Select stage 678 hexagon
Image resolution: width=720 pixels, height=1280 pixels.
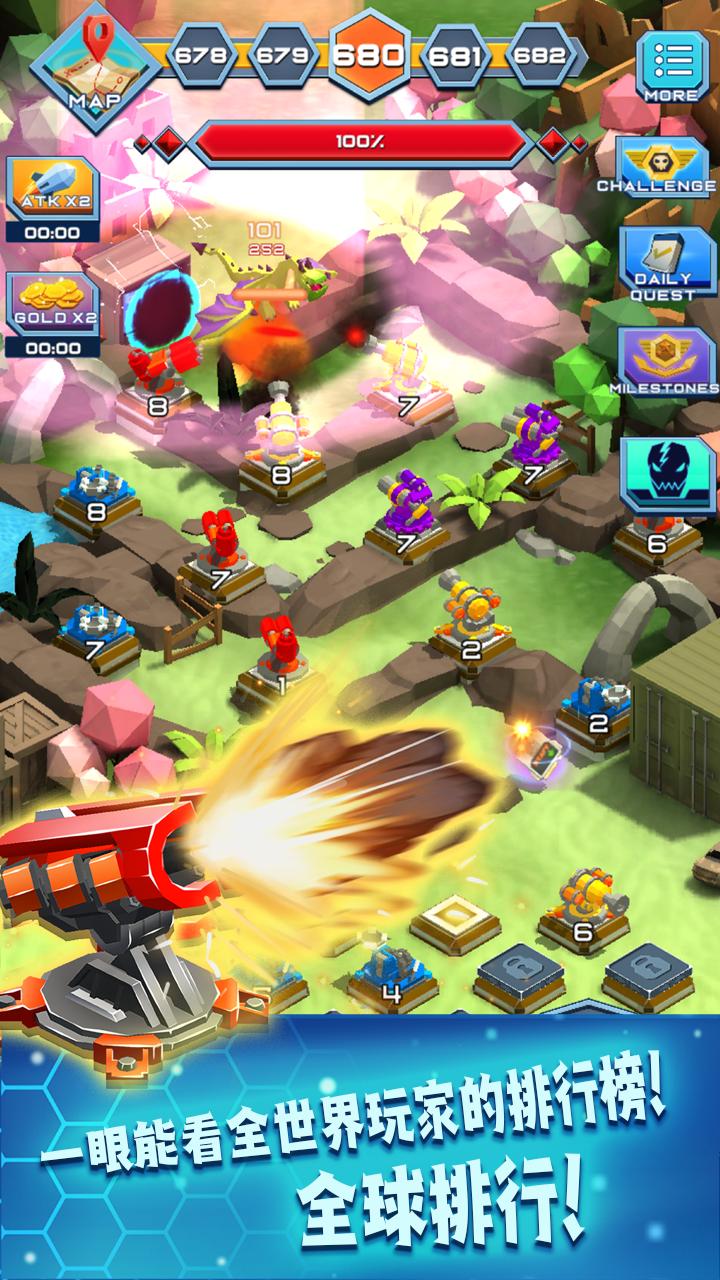200,55
